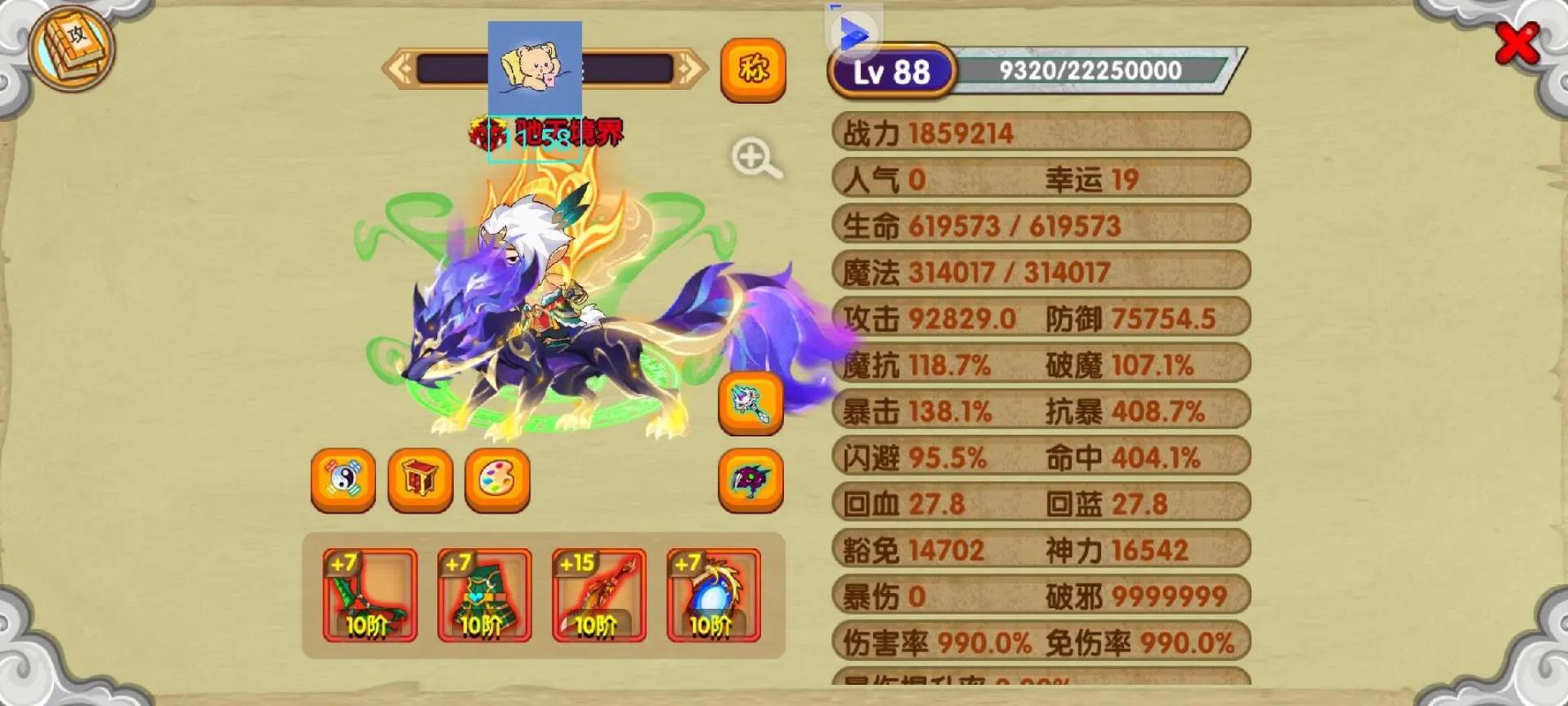Select the dark purple pet icon

[751, 481]
